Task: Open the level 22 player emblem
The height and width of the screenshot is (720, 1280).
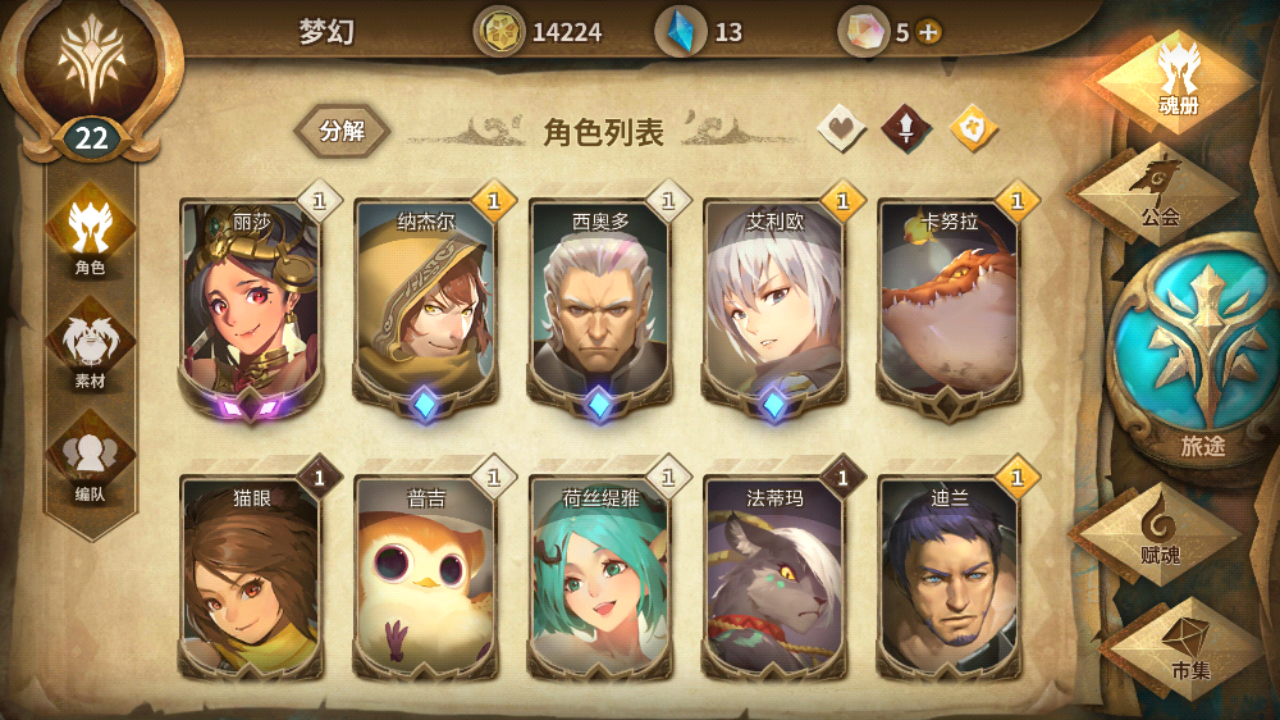Action: (93, 75)
